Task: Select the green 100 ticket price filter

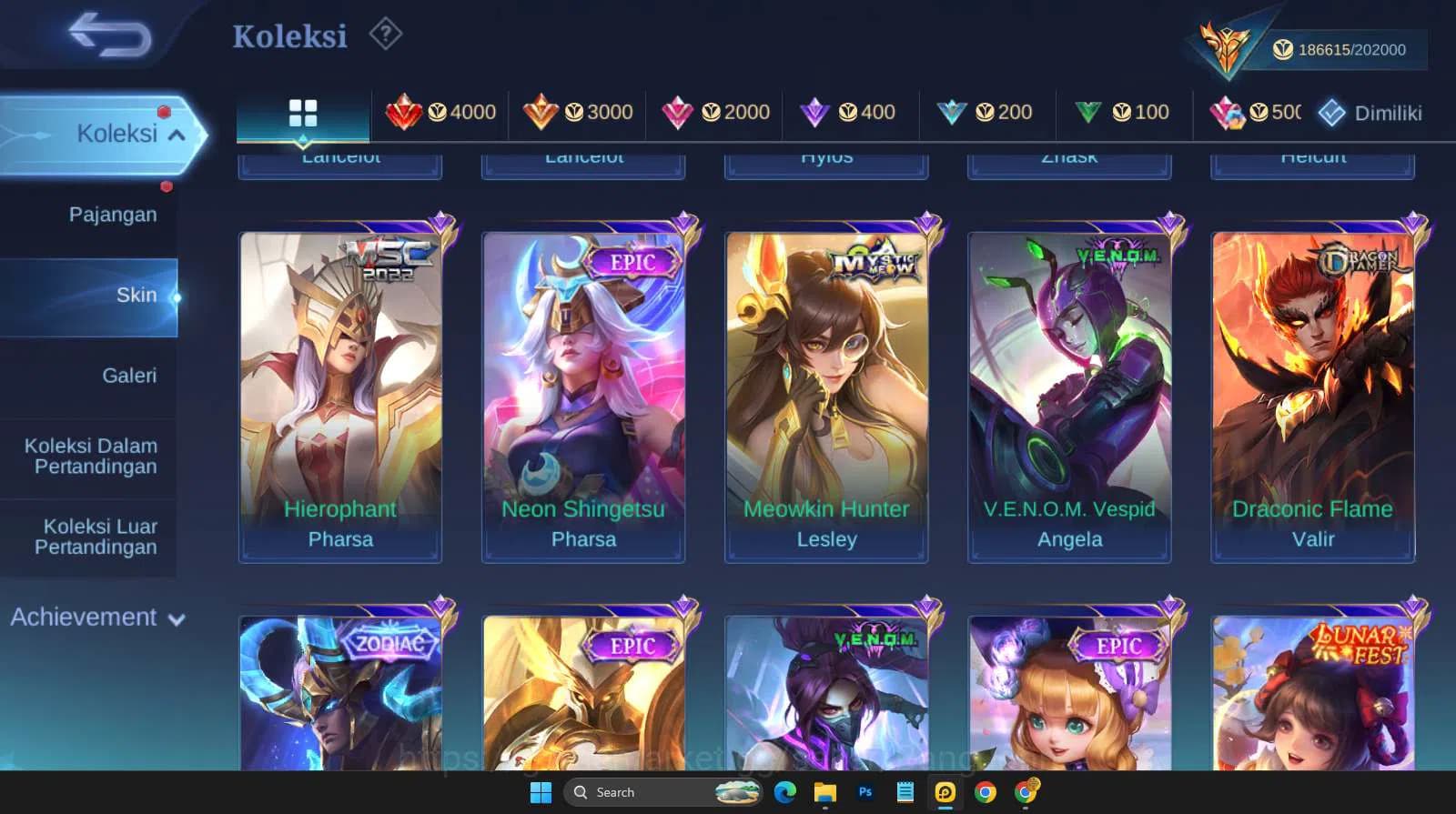Action: [1123, 112]
